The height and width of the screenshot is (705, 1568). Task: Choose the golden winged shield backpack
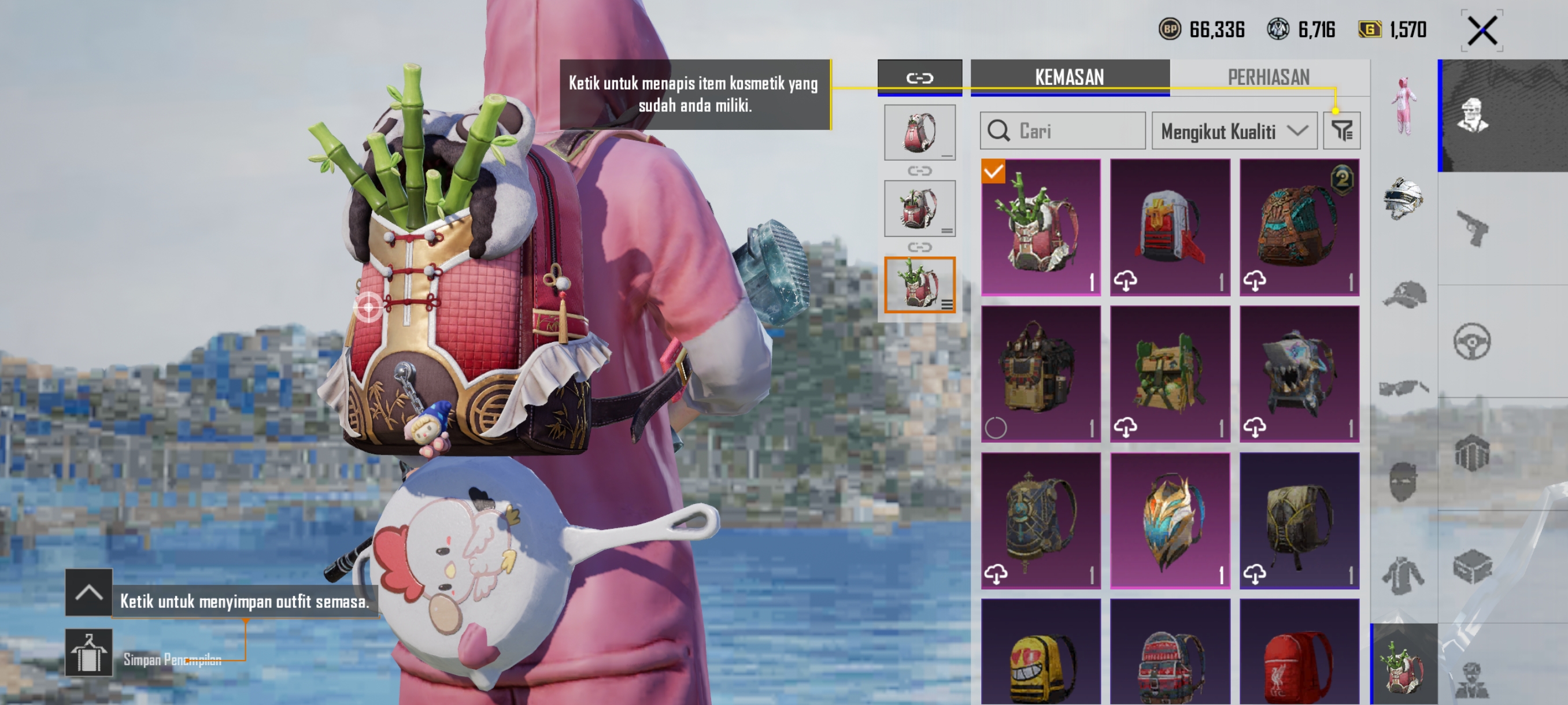click(1169, 520)
